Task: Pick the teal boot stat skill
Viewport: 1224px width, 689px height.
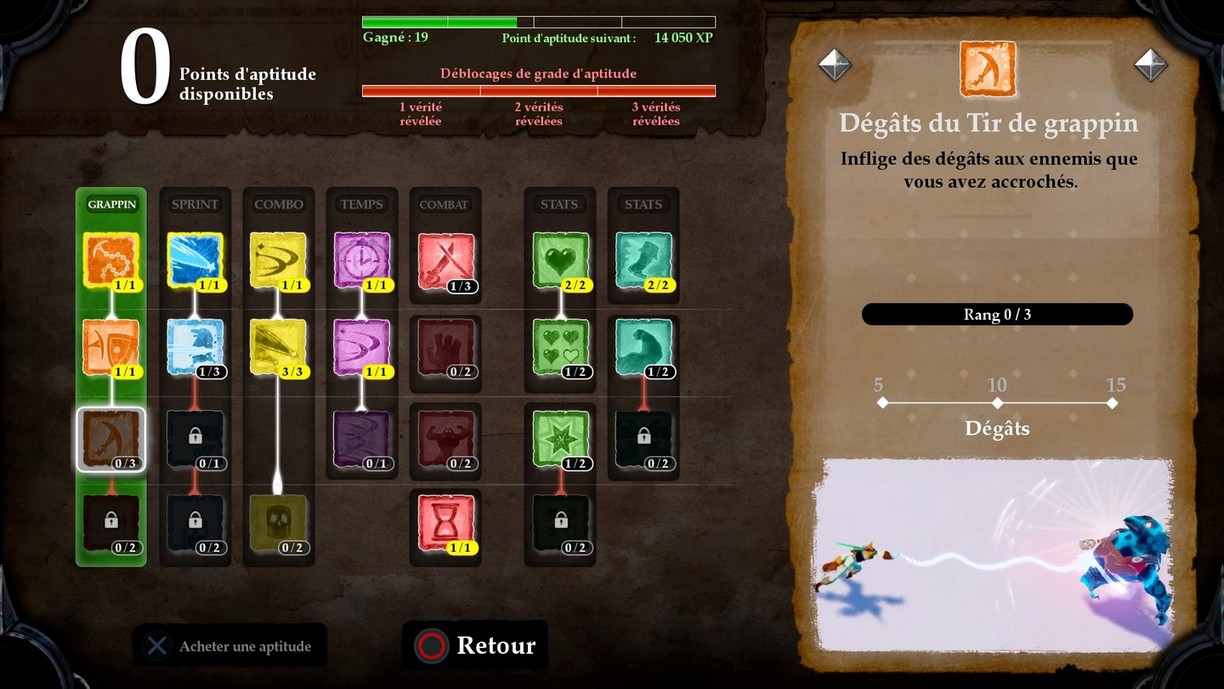Action: (x=644, y=260)
